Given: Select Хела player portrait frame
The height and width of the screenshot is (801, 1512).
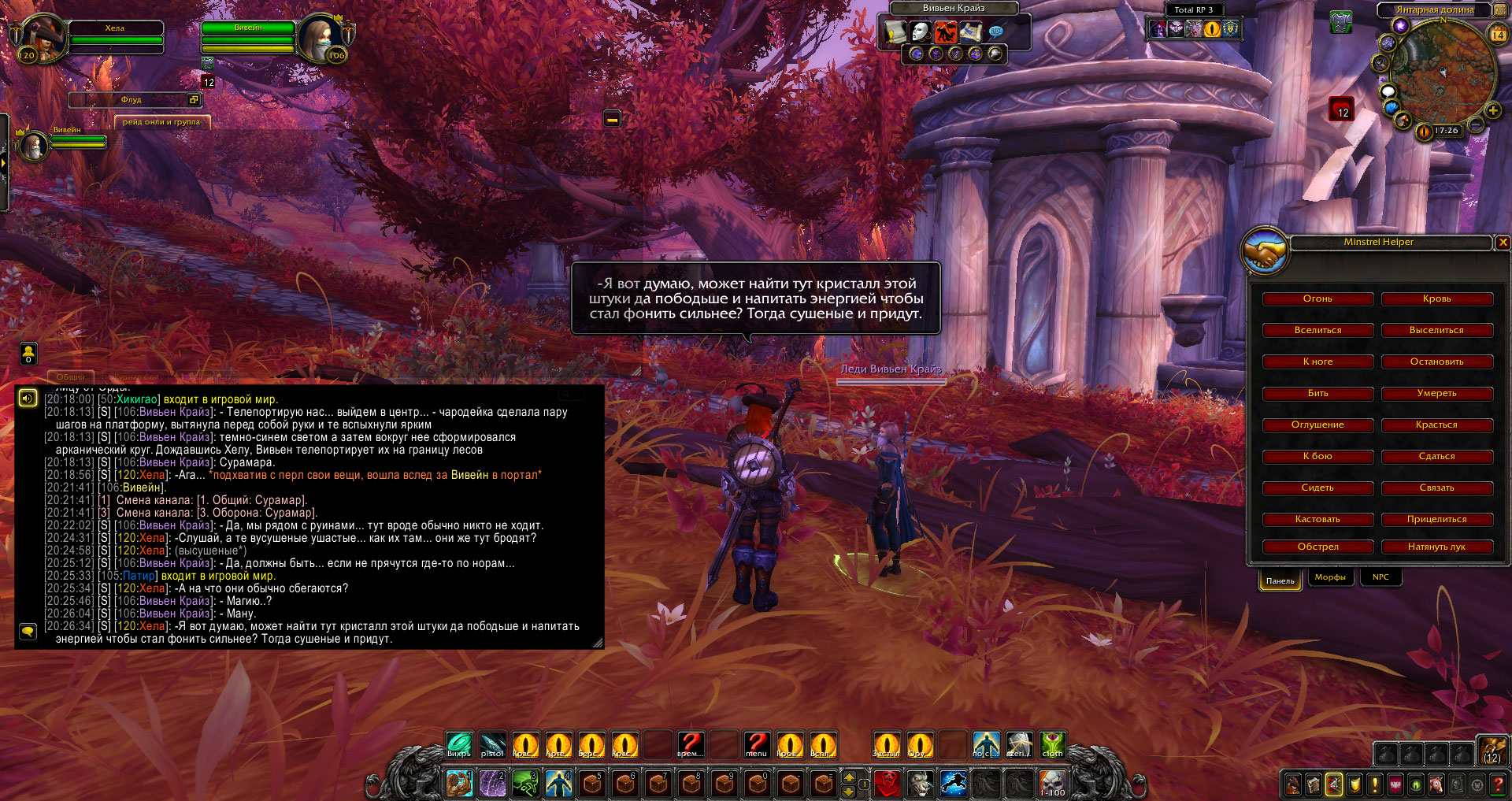Looking at the screenshot, I should (43, 38).
